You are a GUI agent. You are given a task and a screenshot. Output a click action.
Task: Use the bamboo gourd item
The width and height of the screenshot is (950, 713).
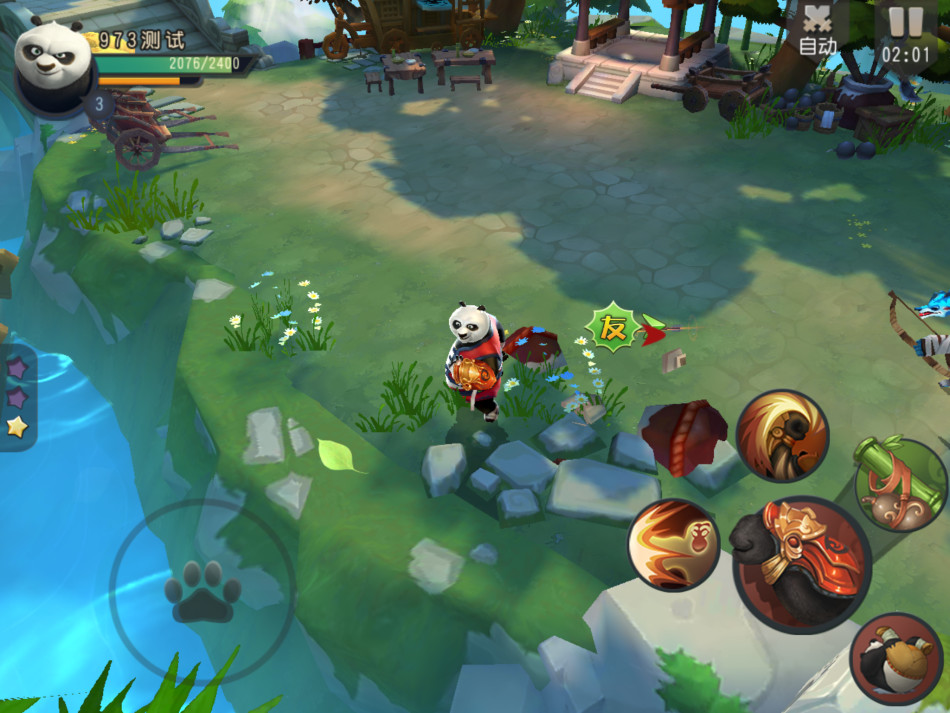pyautogui.click(x=898, y=485)
